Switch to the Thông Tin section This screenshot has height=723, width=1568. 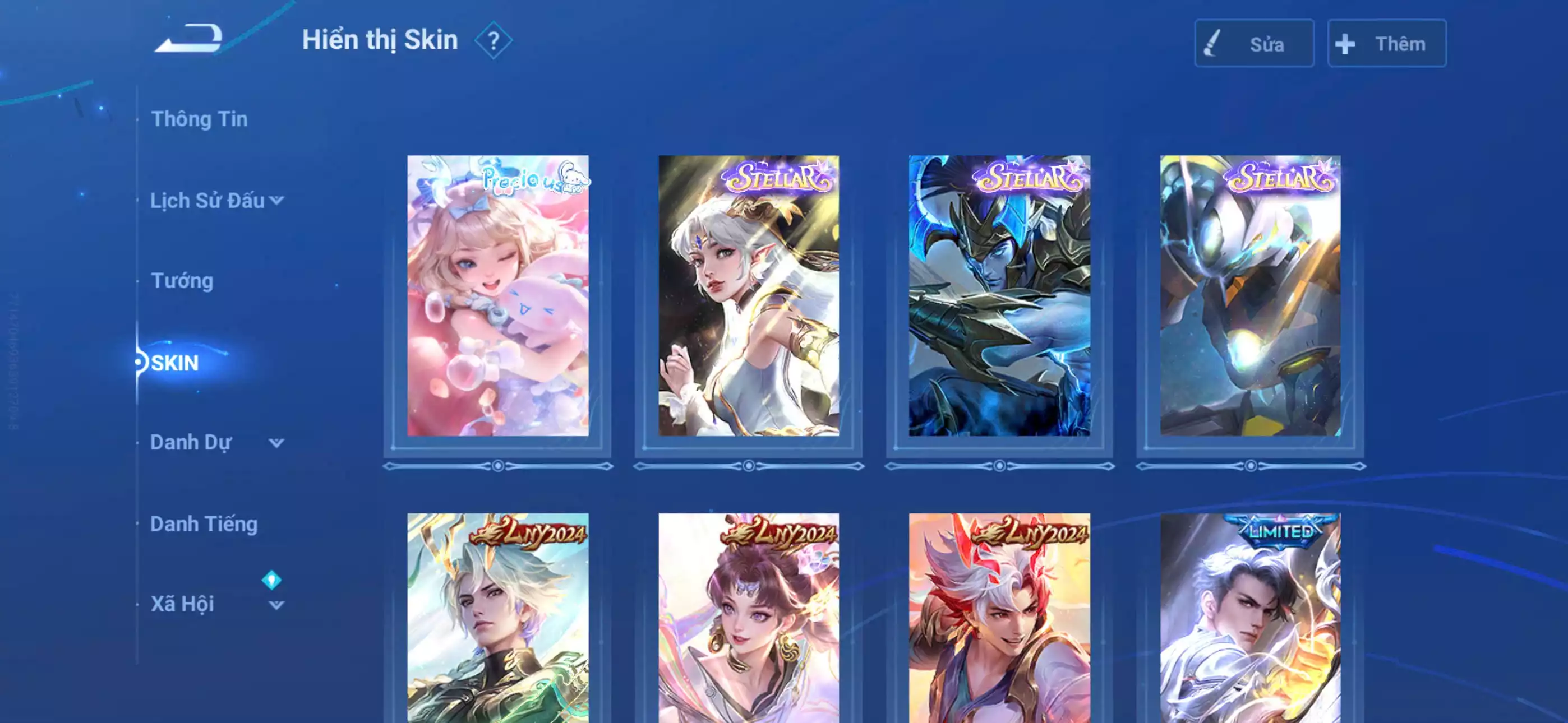point(201,120)
